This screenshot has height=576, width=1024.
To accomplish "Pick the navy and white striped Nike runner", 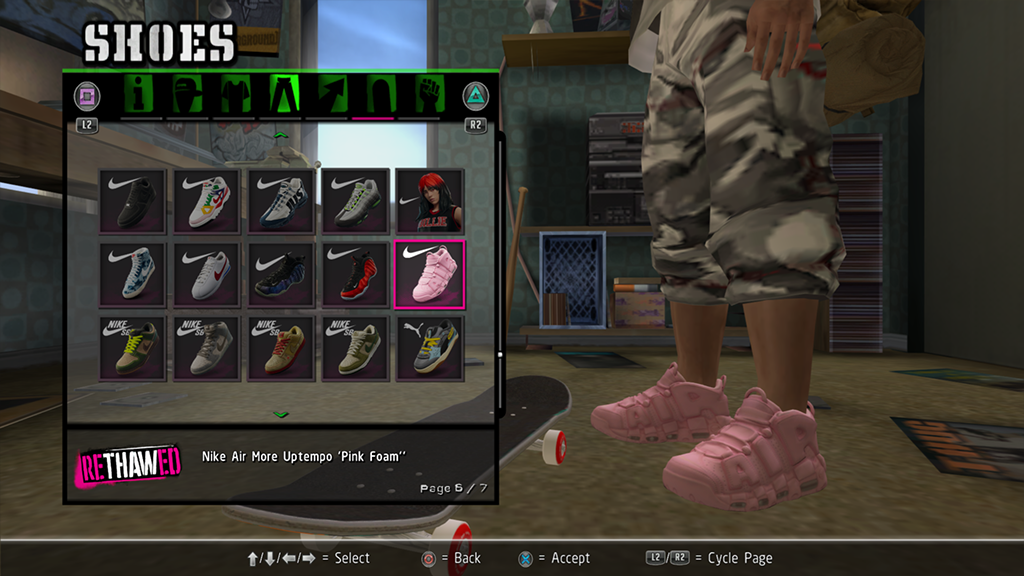I will click(281, 201).
